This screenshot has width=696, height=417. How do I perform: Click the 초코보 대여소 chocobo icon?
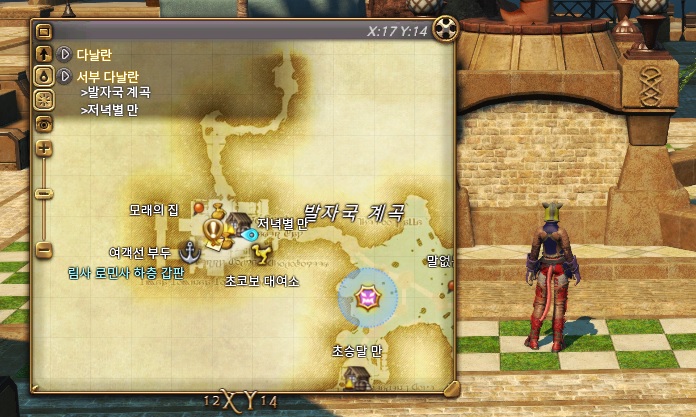click(x=262, y=250)
